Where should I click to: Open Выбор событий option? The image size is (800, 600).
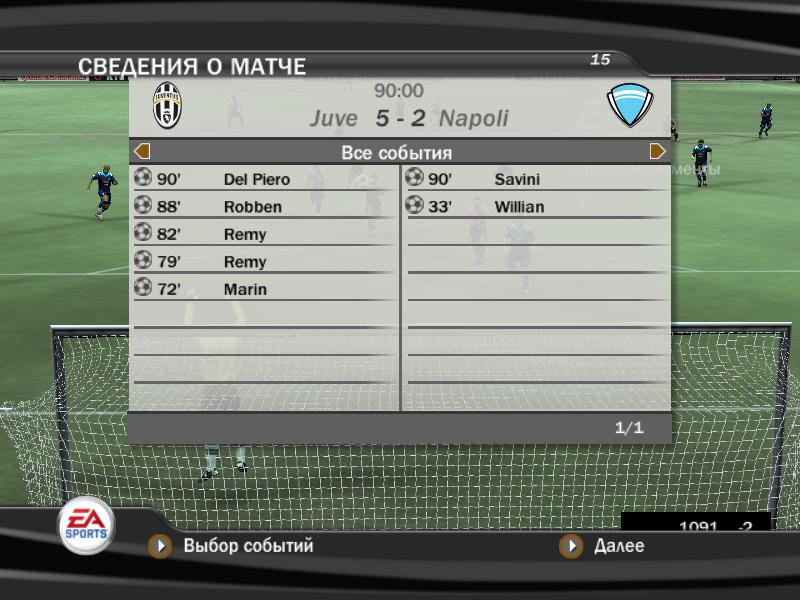point(247,546)
